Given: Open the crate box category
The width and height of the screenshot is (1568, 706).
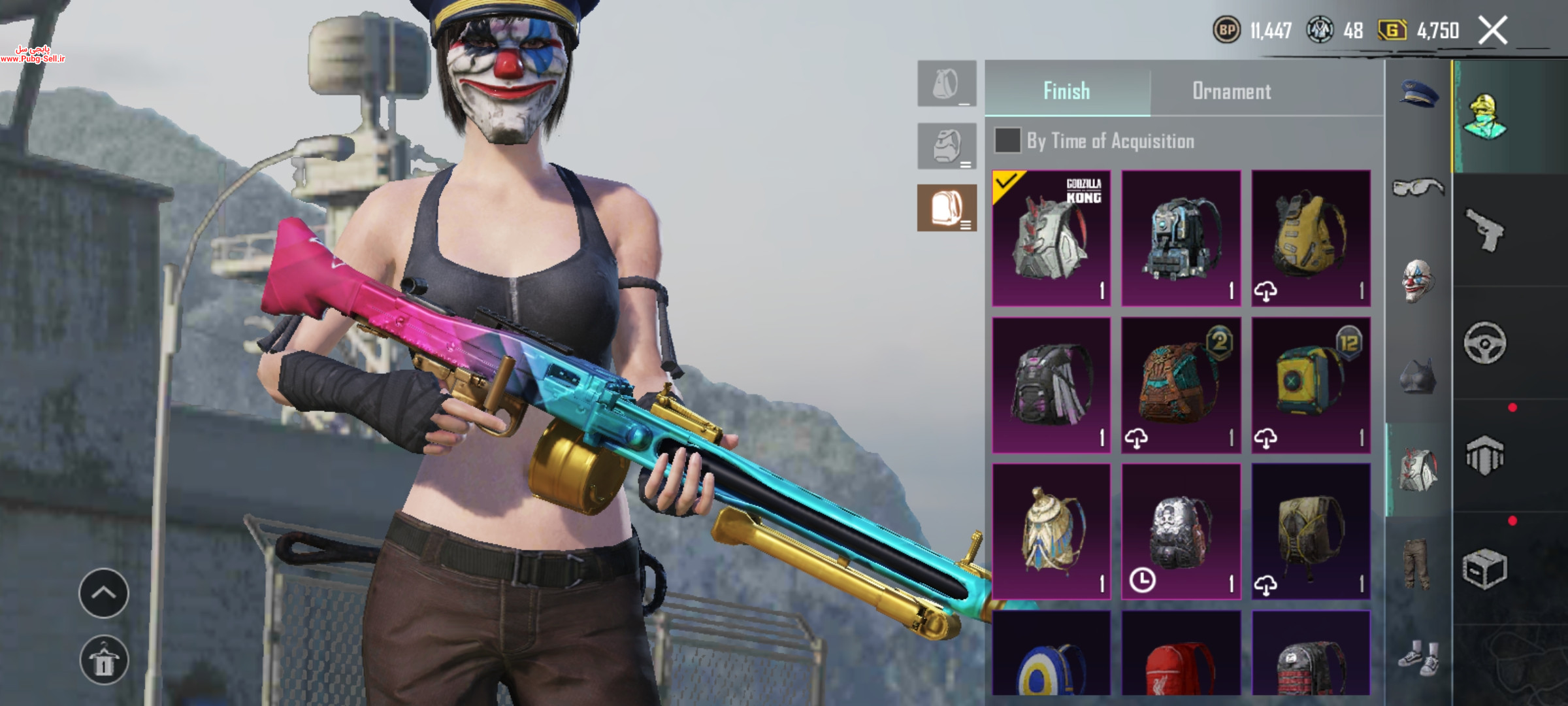Looking at the screenshot, I should [1484, 569].
